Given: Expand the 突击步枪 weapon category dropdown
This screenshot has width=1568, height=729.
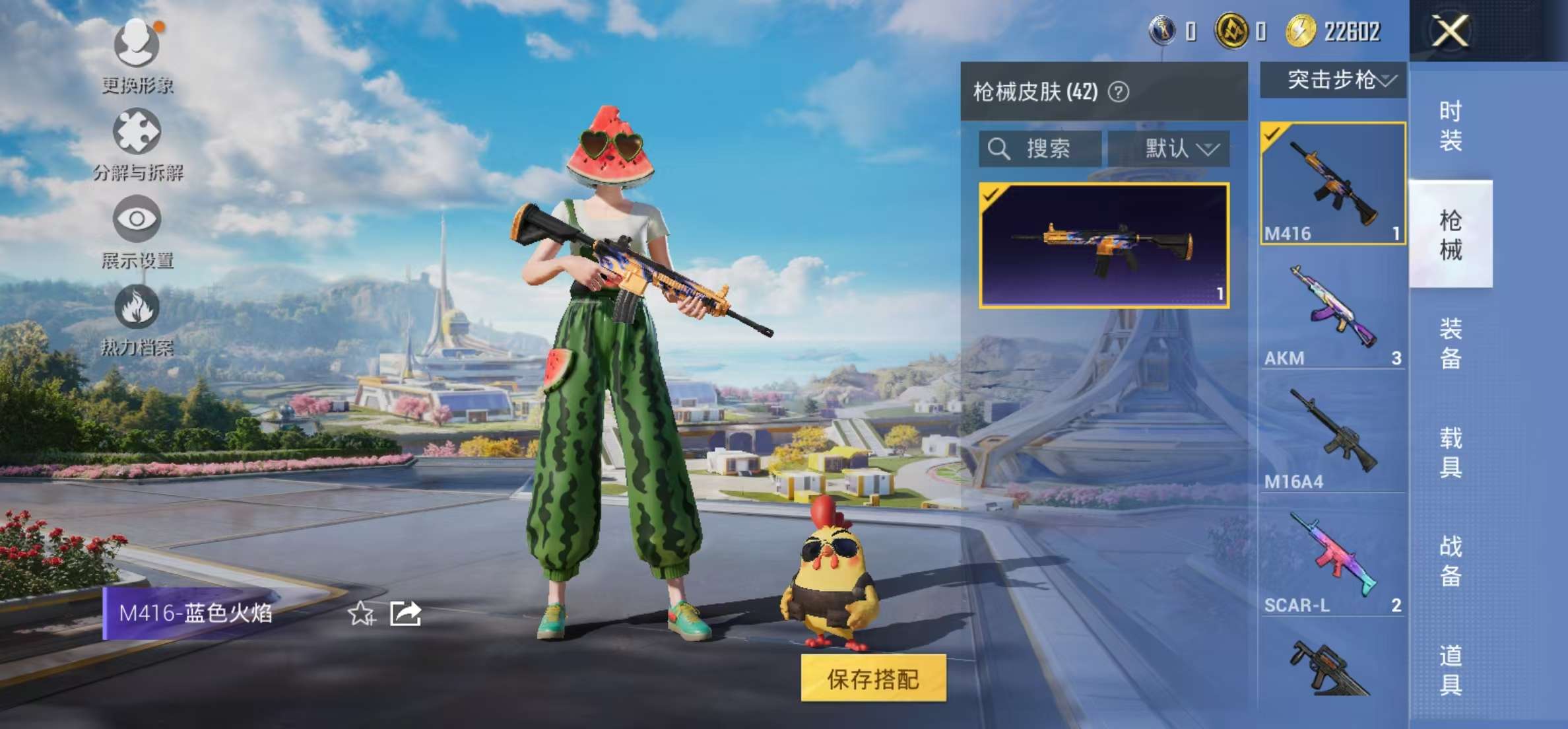Looking at the screenshot, I should coord(1334,79).
